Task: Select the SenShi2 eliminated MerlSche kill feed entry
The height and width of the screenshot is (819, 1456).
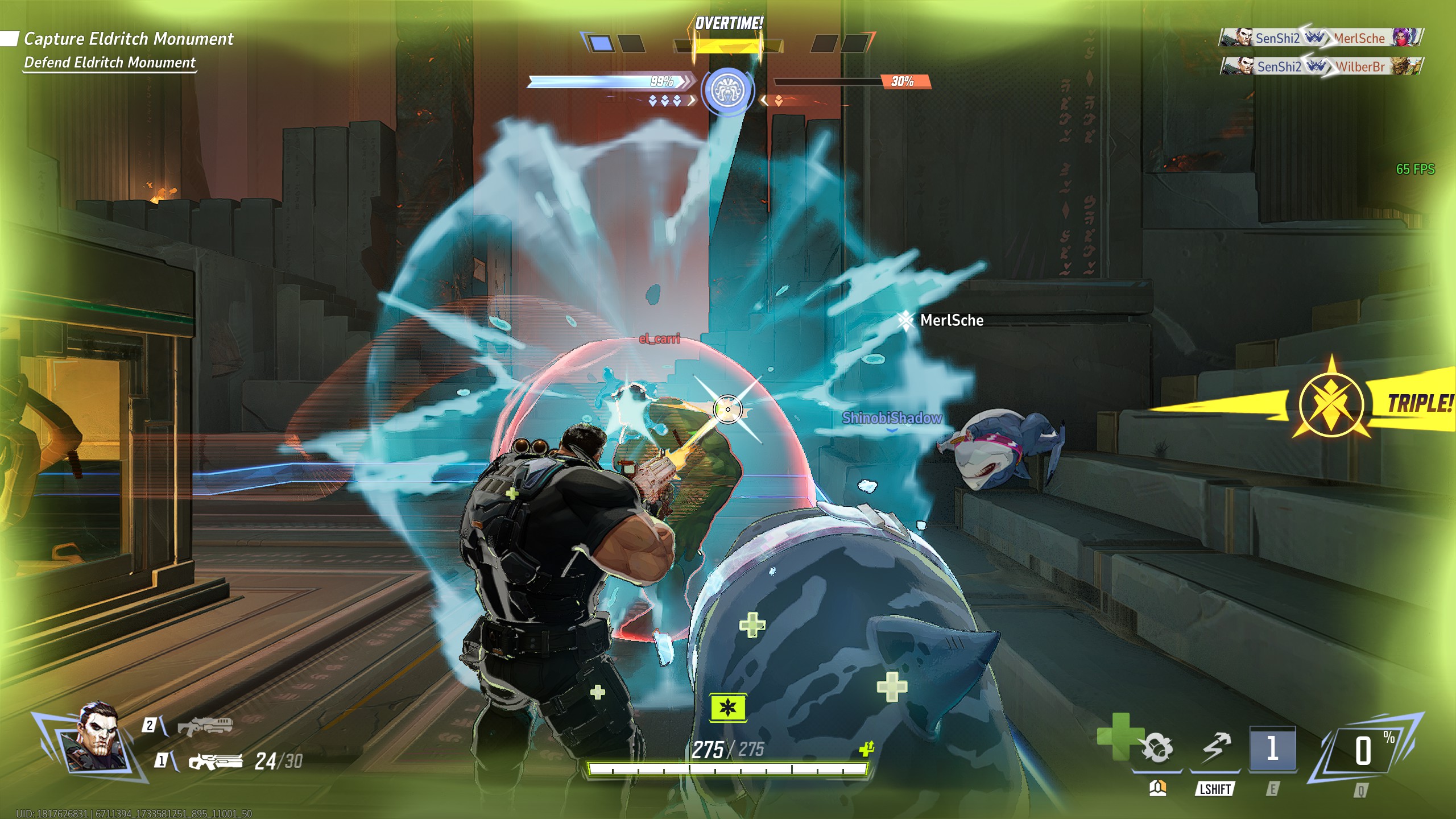Action: tap(1321, 38)
